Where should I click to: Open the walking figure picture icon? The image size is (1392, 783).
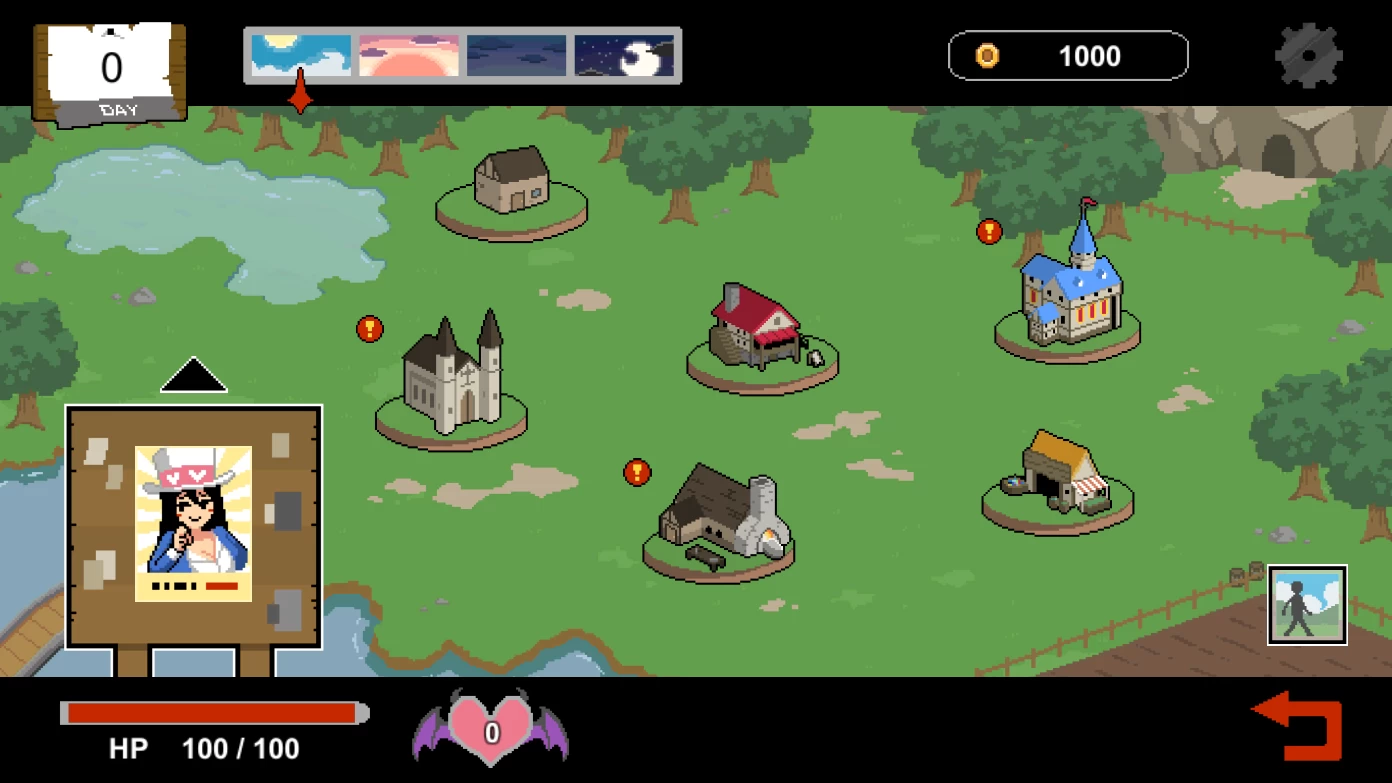[x=1307, y=605]
